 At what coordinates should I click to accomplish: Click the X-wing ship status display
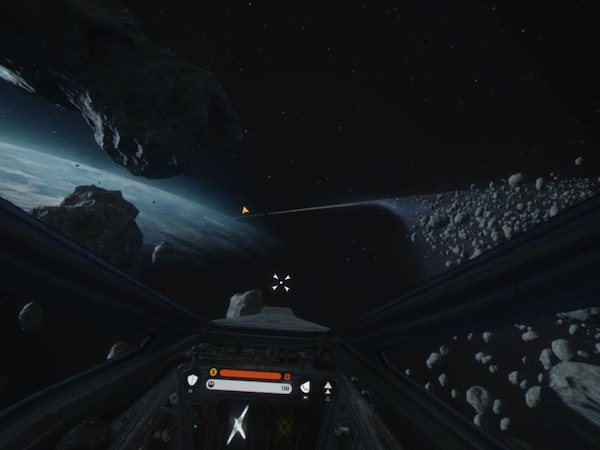(x=238, y=423)
